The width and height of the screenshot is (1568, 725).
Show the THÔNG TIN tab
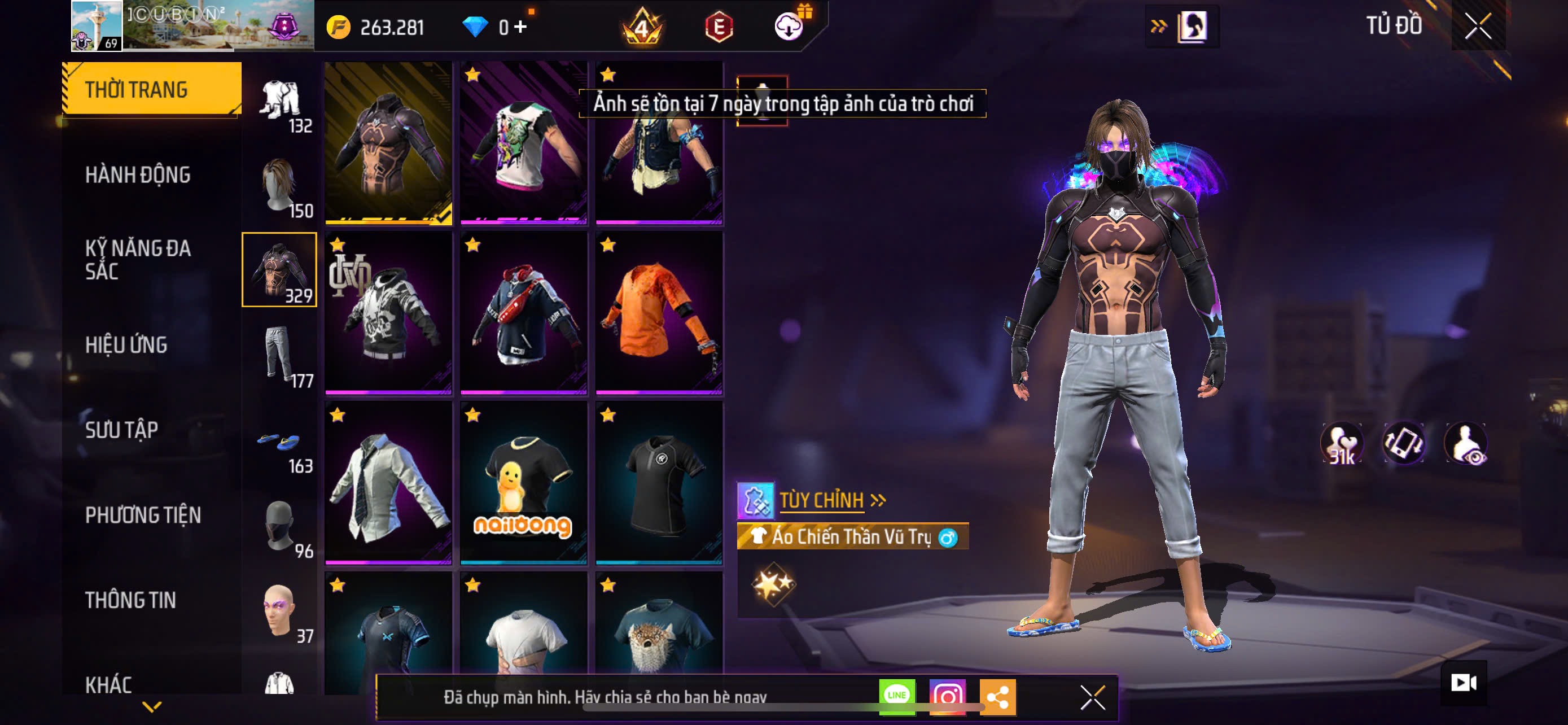click(x=130, y=600)
